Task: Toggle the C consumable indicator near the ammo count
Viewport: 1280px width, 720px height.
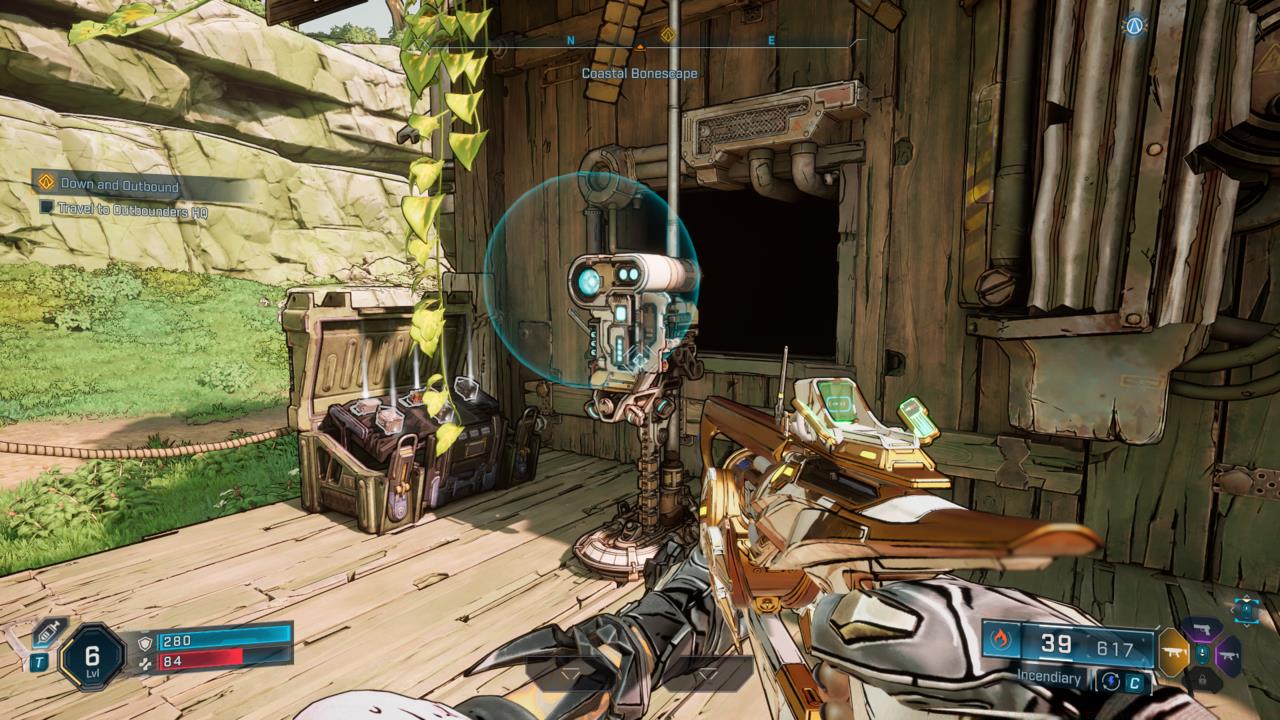Action: pyautogui.click(x=1136, y=681)
